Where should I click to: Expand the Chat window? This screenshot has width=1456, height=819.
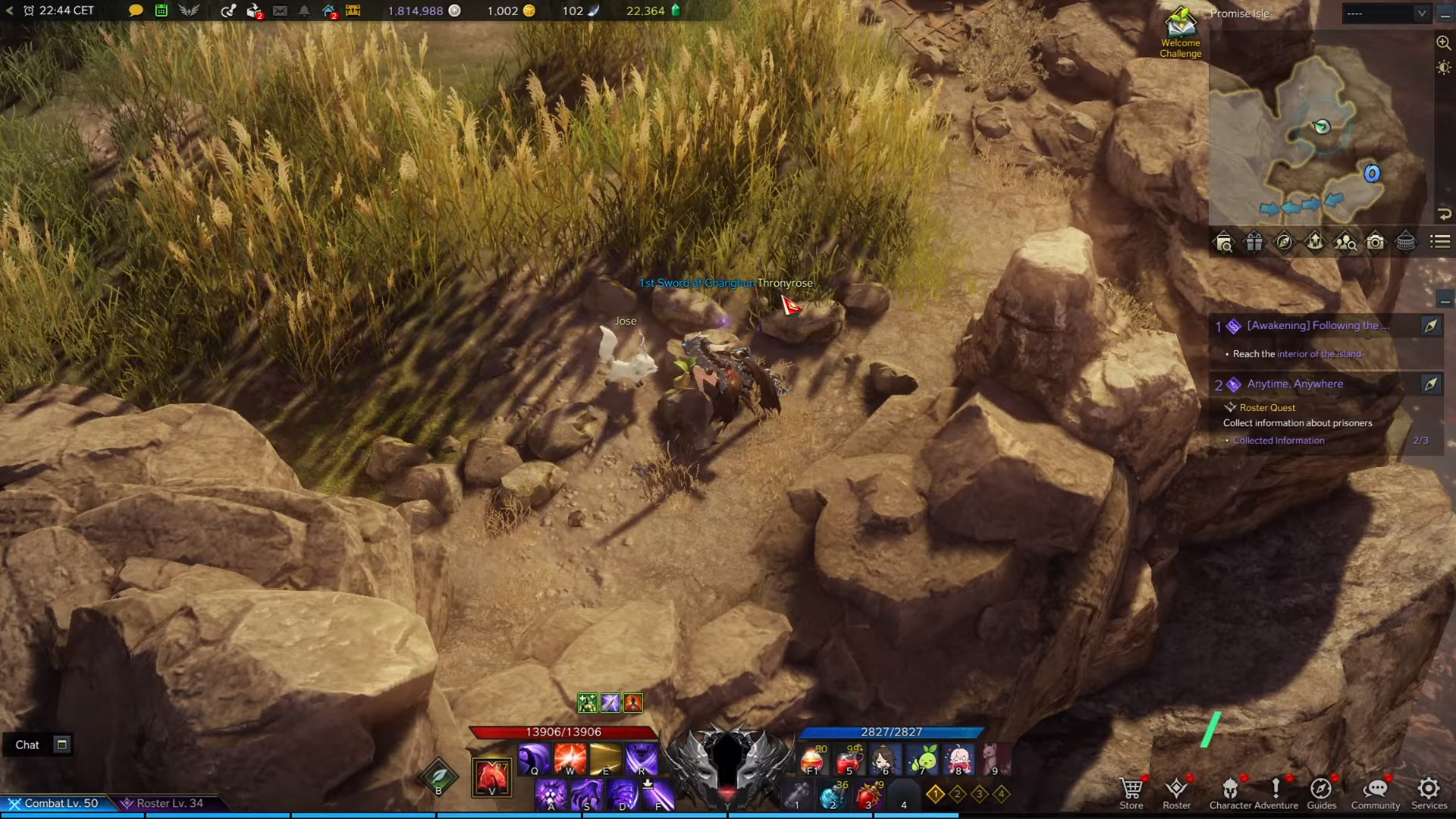coord(62,745)
